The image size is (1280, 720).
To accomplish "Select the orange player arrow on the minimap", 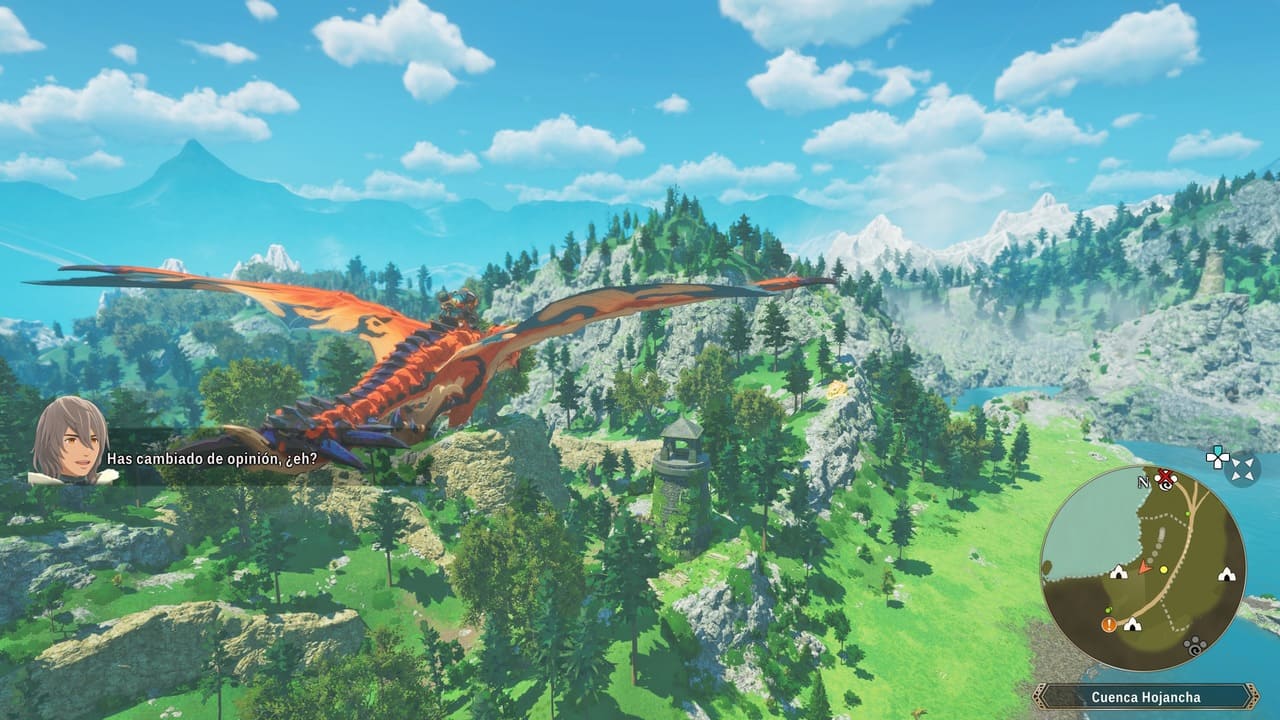I will [x=1145, y=568].
